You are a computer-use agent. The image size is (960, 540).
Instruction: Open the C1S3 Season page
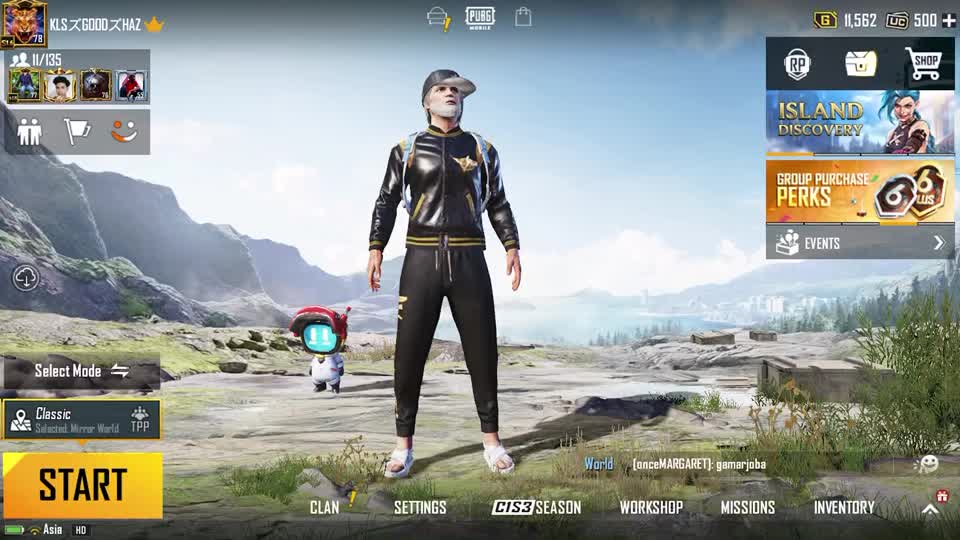[536, 507]
